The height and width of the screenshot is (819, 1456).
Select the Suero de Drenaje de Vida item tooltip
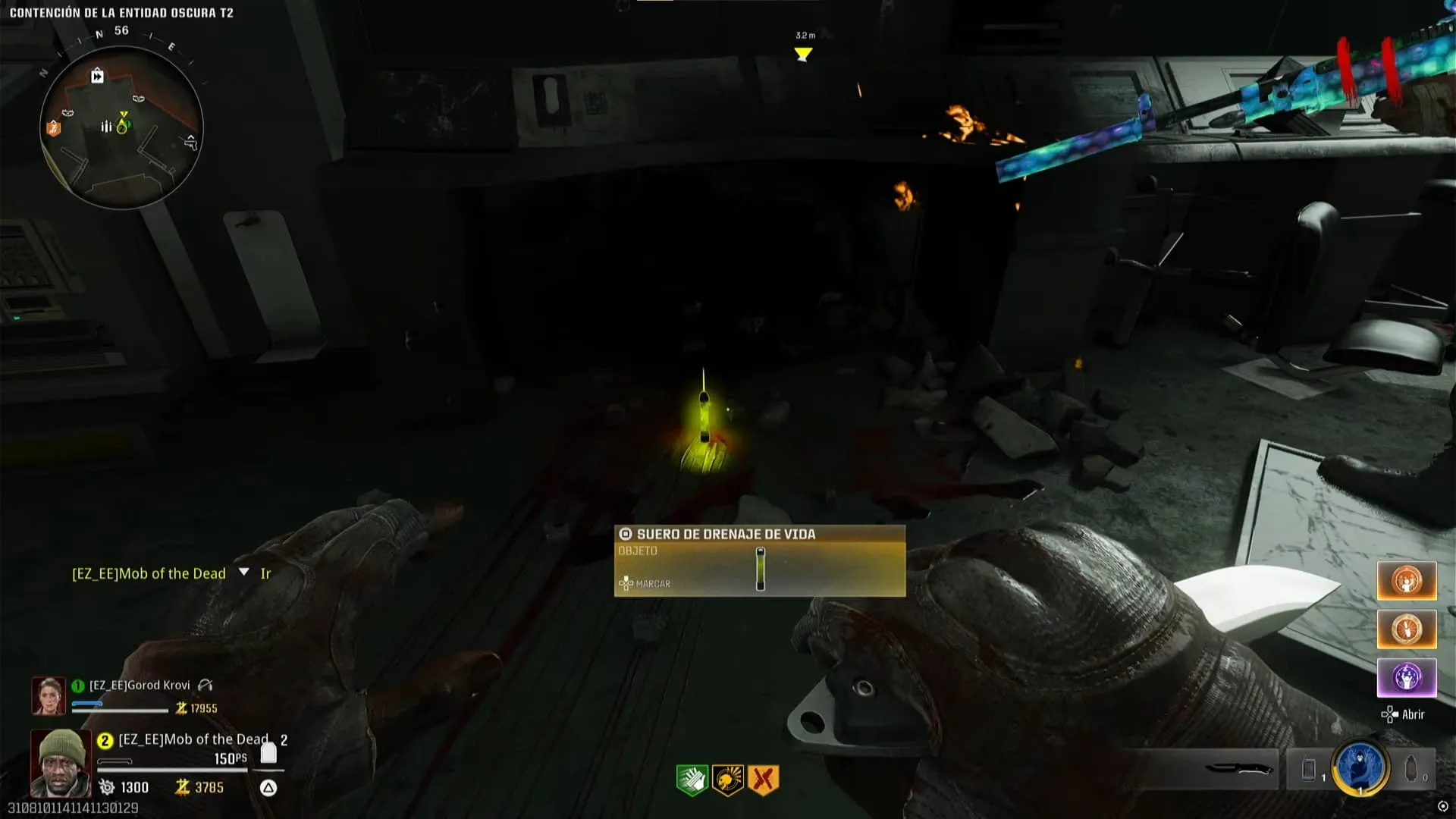pyautogui.click(x=759, y=560)
